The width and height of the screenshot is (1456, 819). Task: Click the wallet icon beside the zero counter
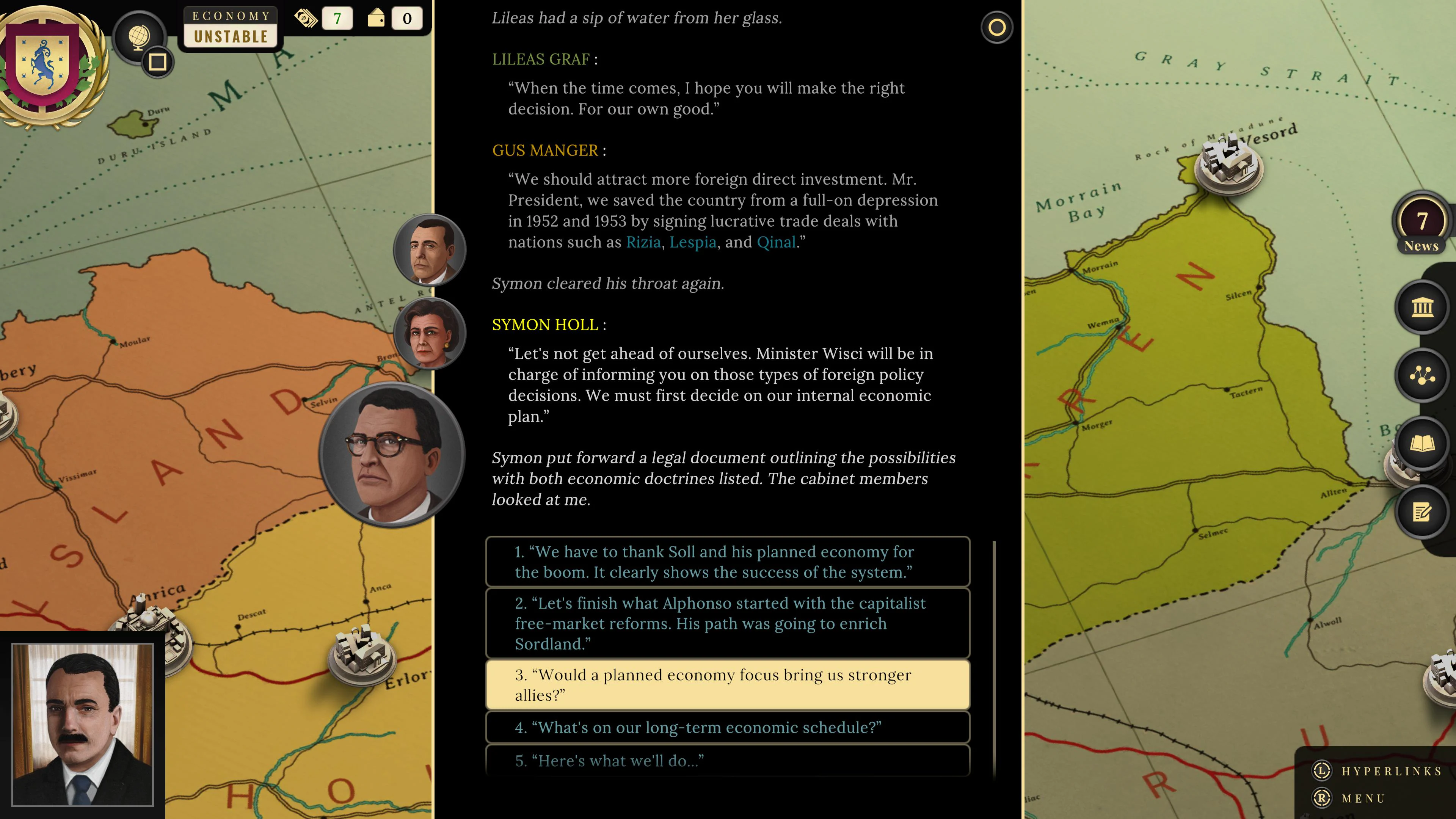pos(377,17)
